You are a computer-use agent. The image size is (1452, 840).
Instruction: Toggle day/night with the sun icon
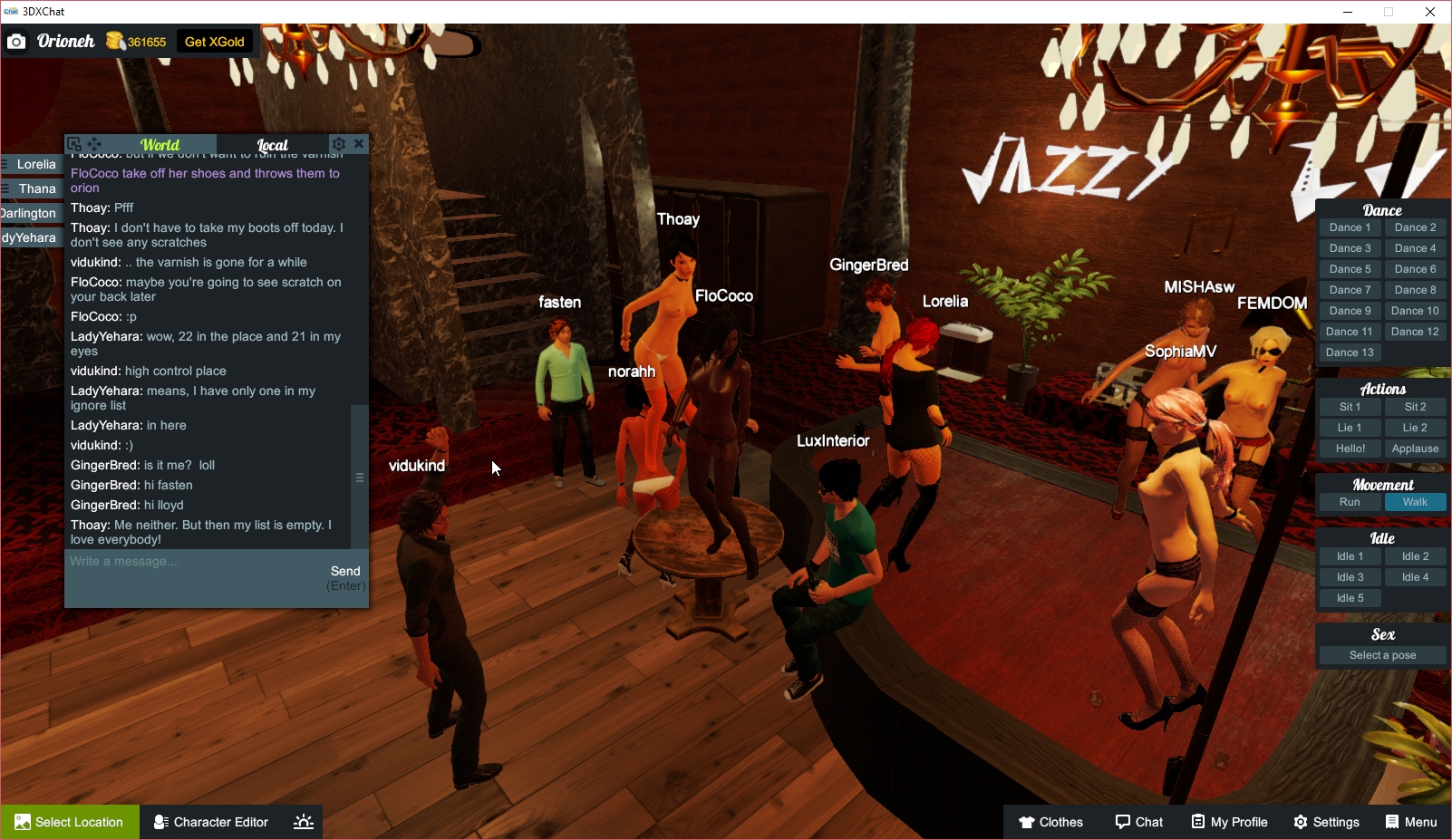[x=302, y=822]
